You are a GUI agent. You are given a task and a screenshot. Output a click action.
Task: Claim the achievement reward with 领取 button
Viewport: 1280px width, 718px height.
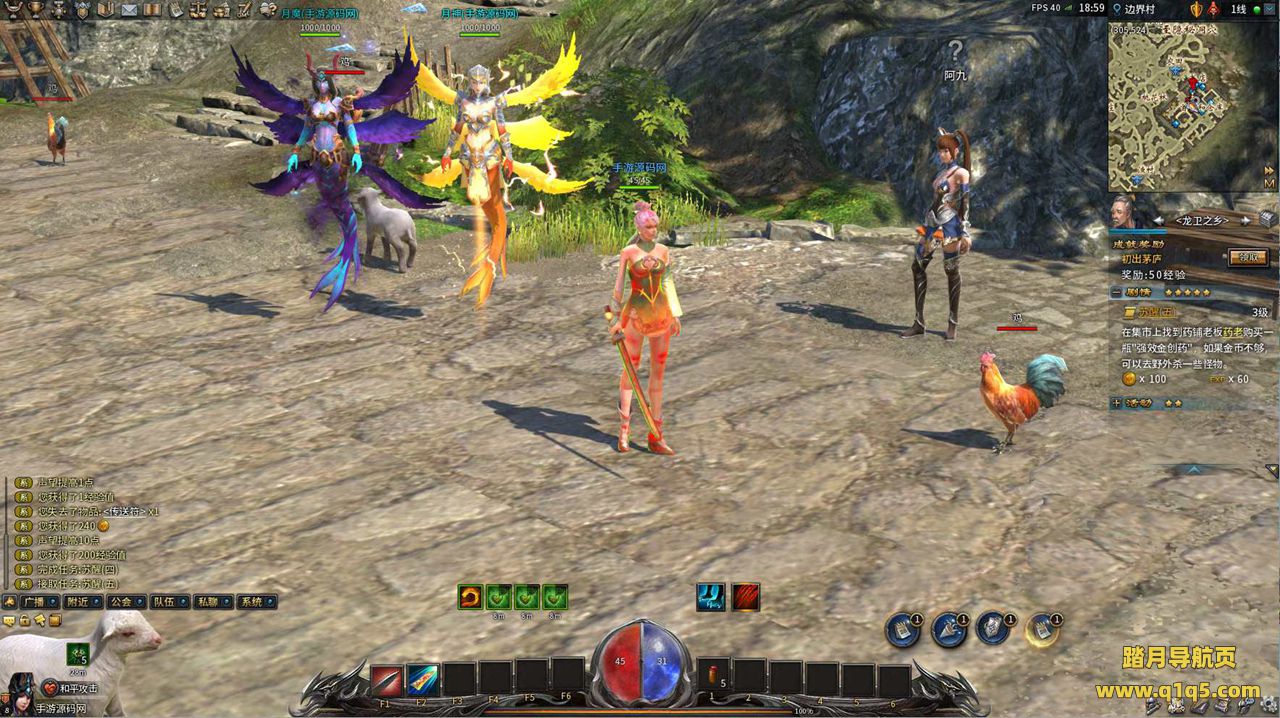click(x=1247, y=257)
